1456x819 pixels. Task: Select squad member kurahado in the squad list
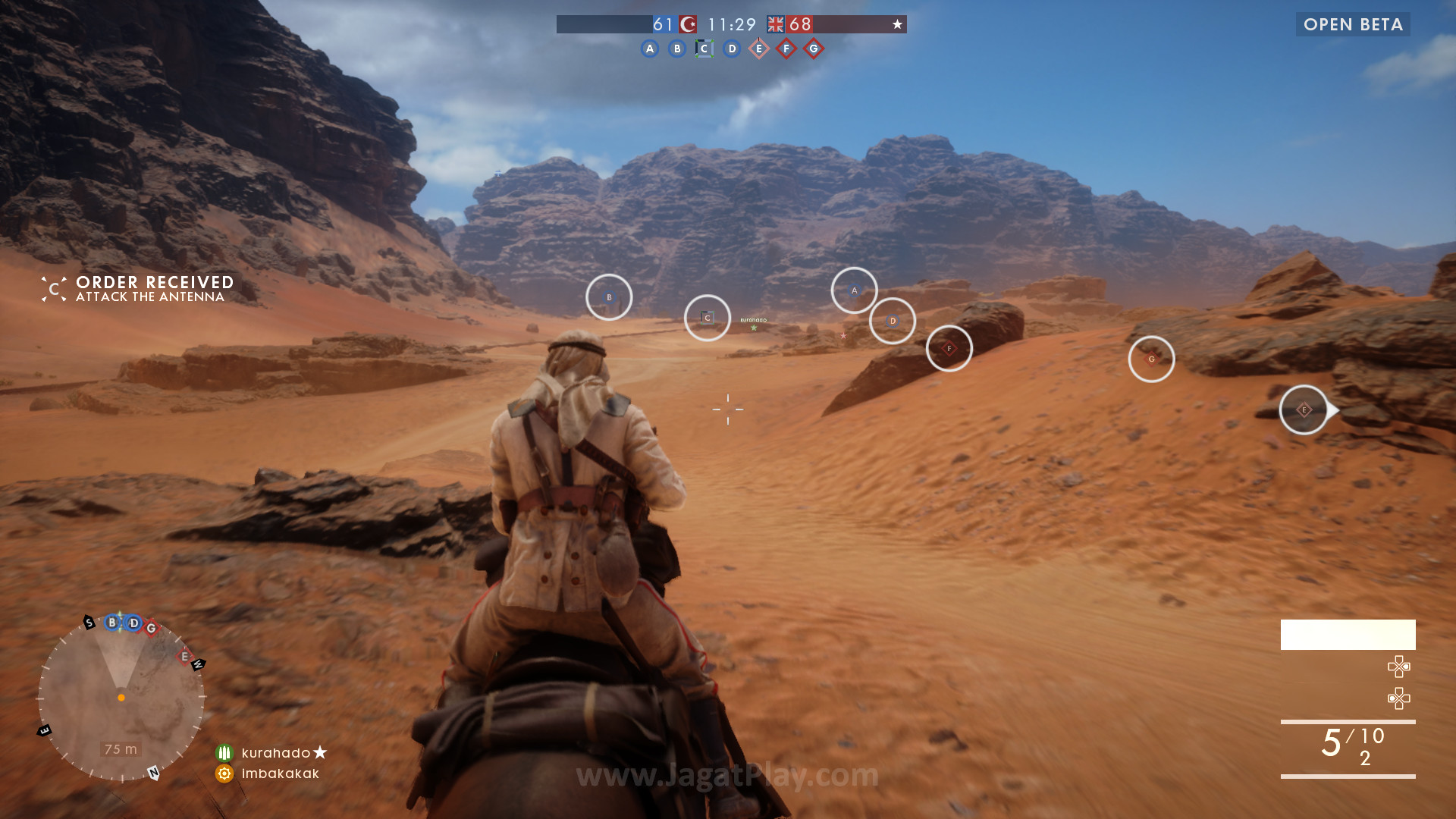tap(275, 753)
